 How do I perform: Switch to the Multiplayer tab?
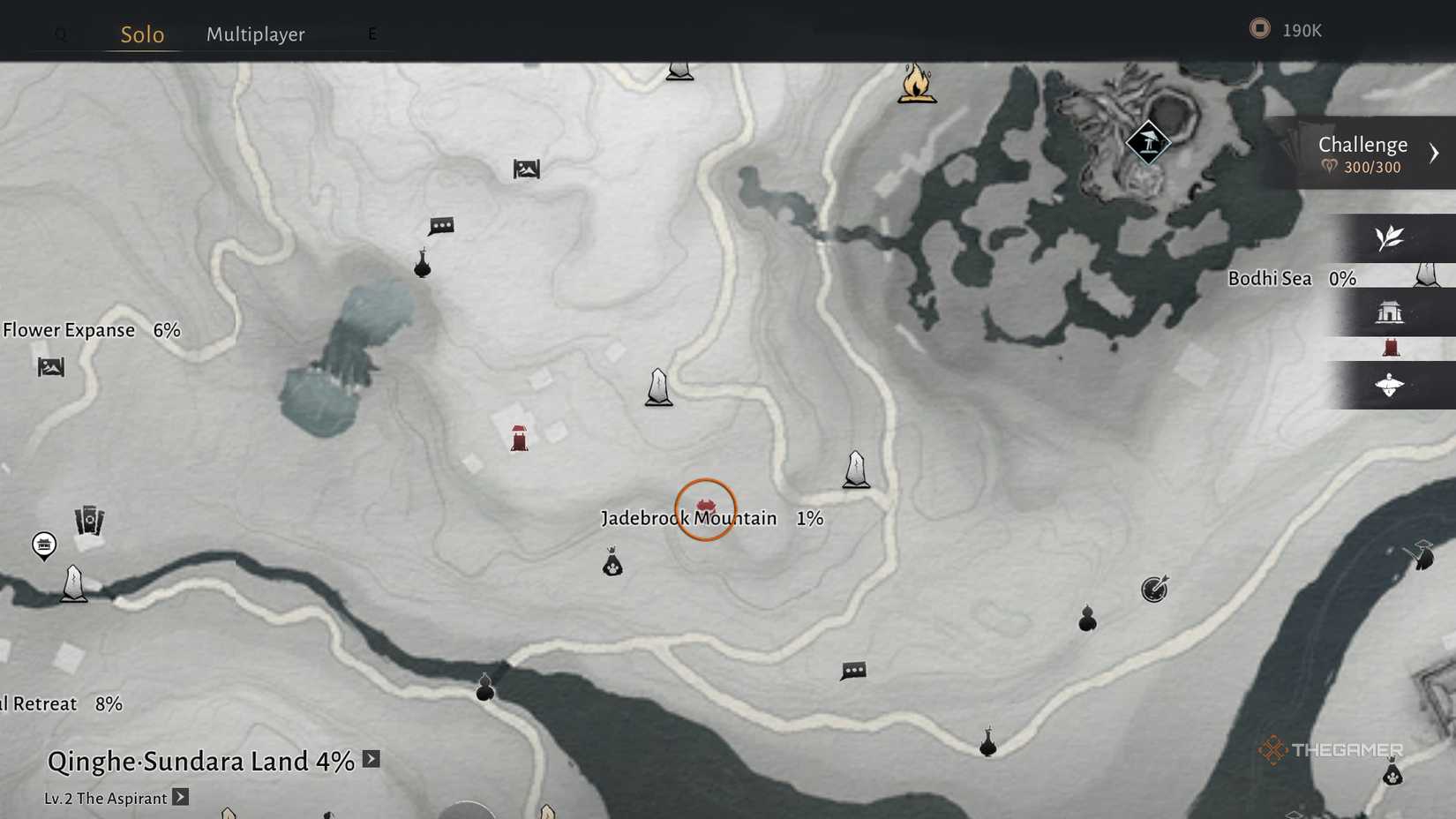coord(255,34)
